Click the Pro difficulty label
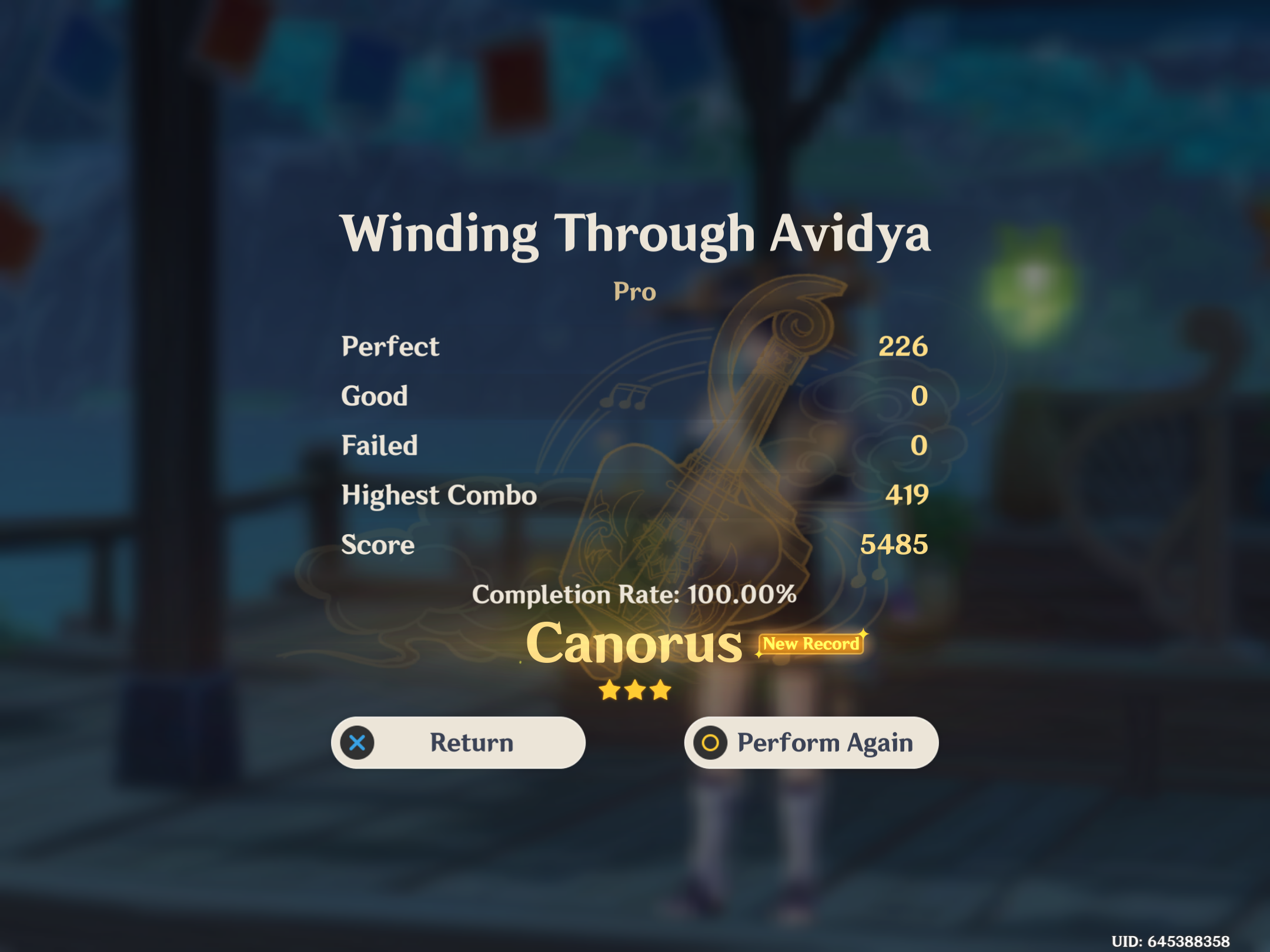Image resolution: width=1270 pixels, height=952 pixels. point(634,292)
